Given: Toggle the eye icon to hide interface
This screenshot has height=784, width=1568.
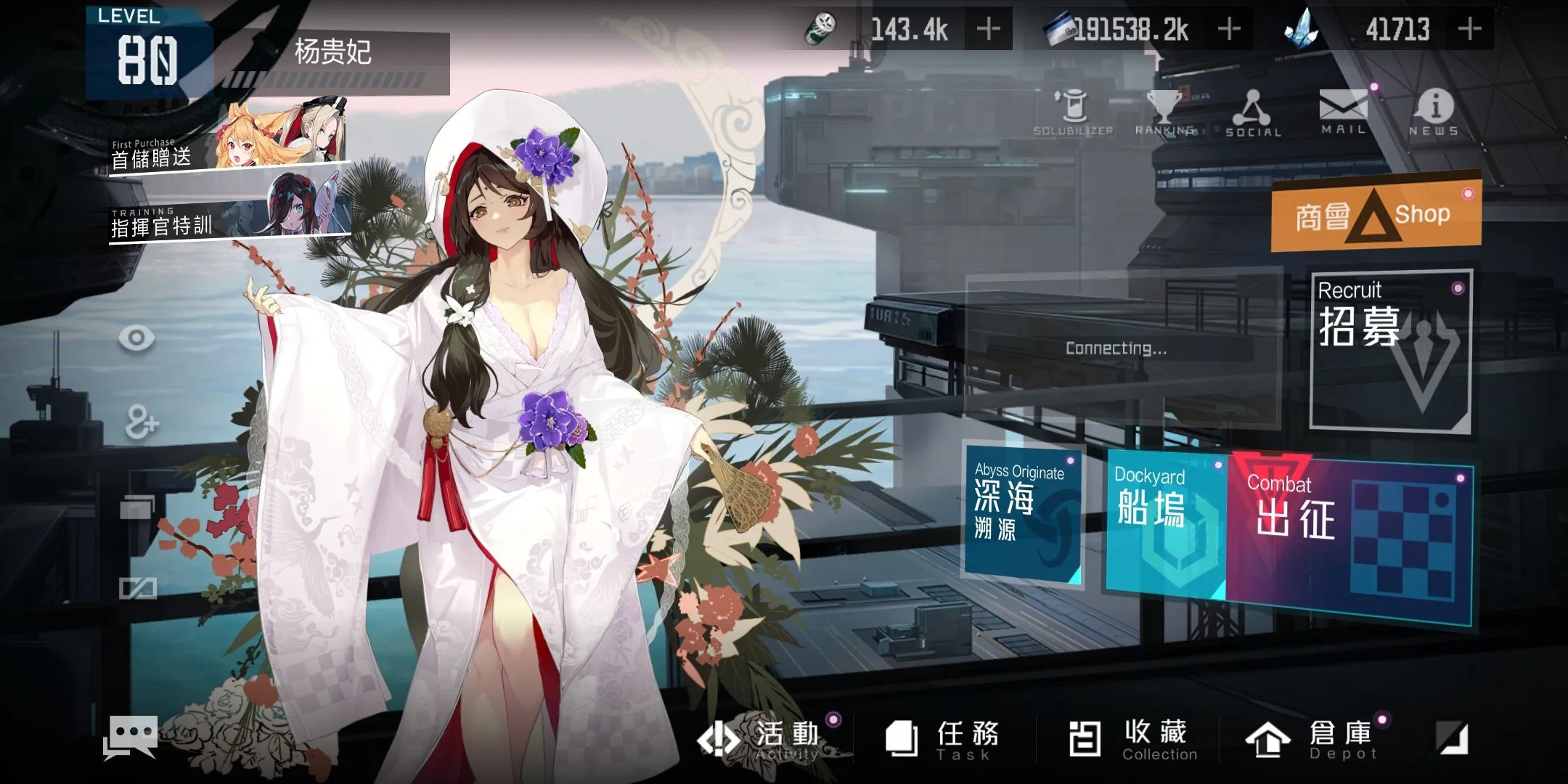Looking at the screenshot, I should click(x=136, y=338).
